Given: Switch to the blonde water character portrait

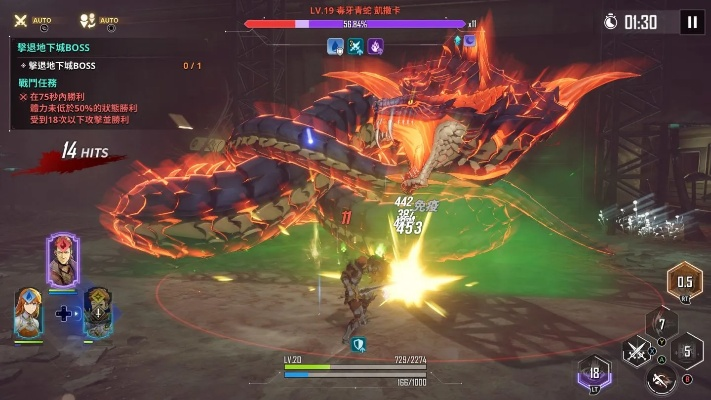Looking at the screenshot, I should 28,312.
